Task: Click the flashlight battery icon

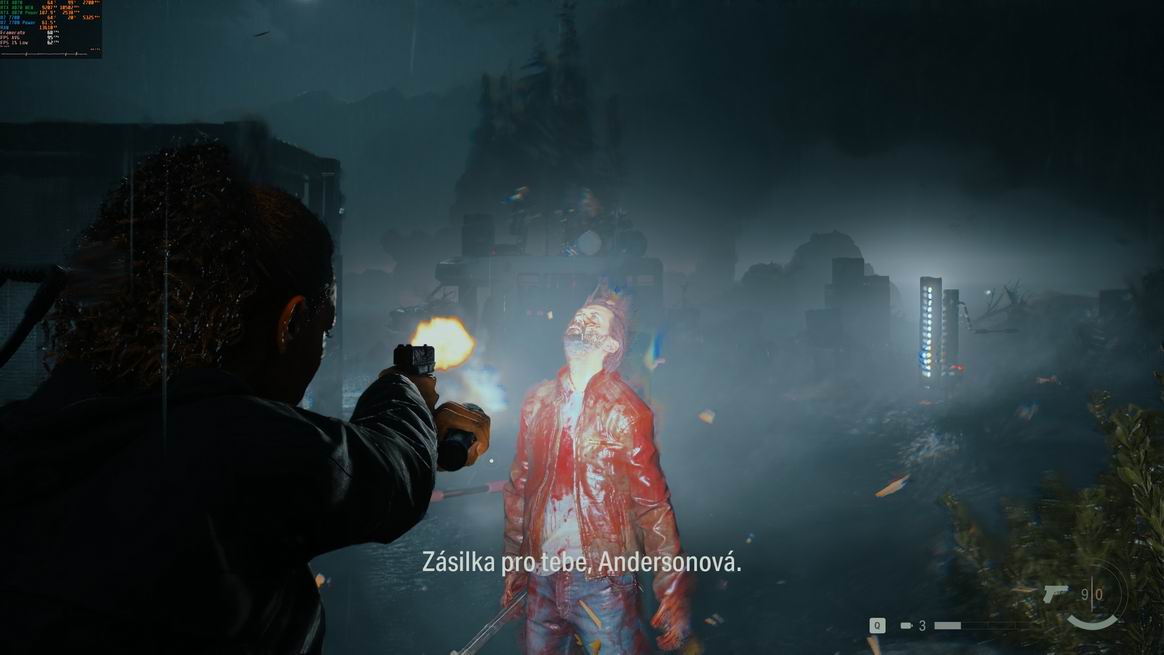Action: point(906,626)
